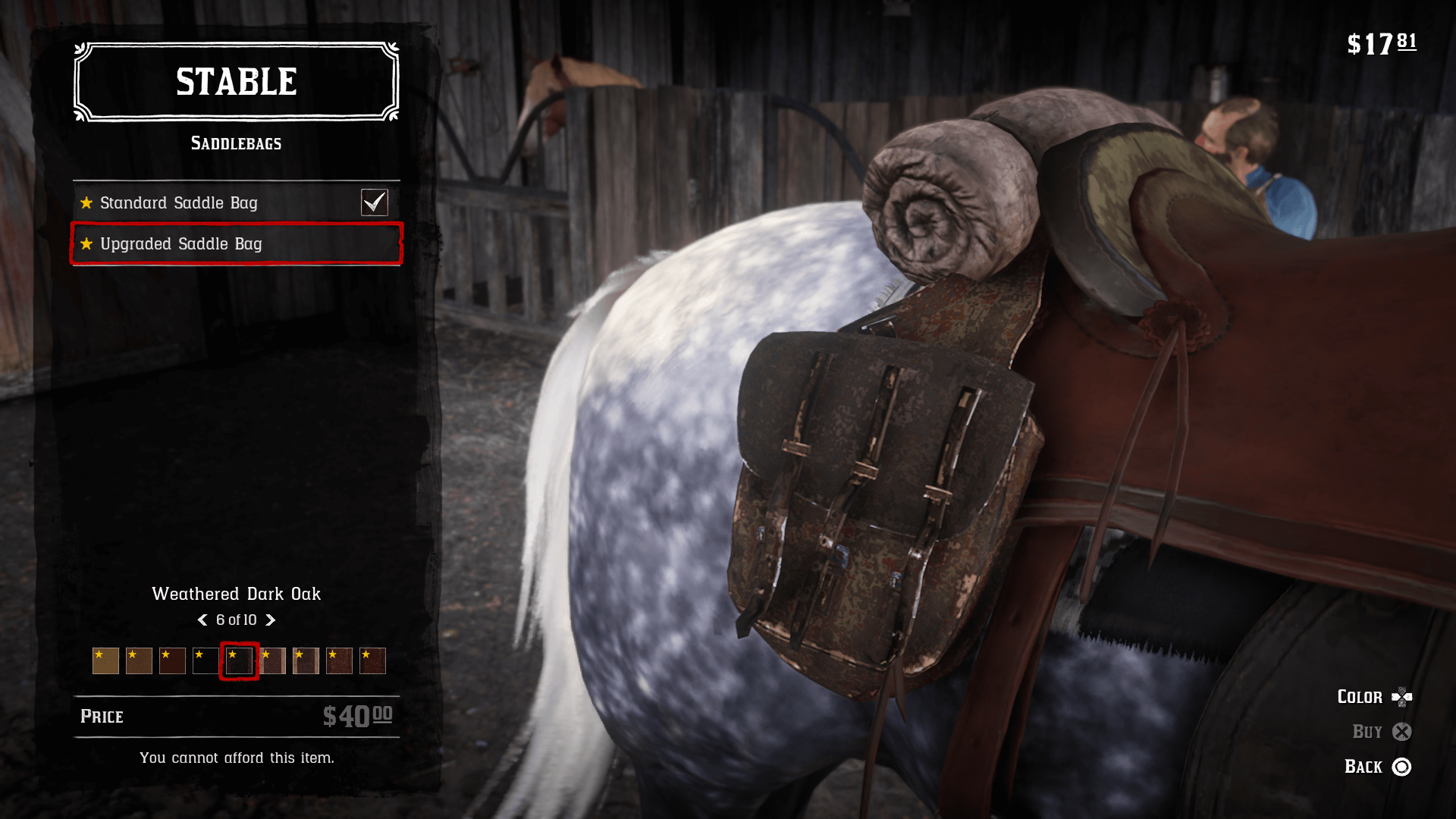Select the unstarred fourth color swatch

point(206,661)
